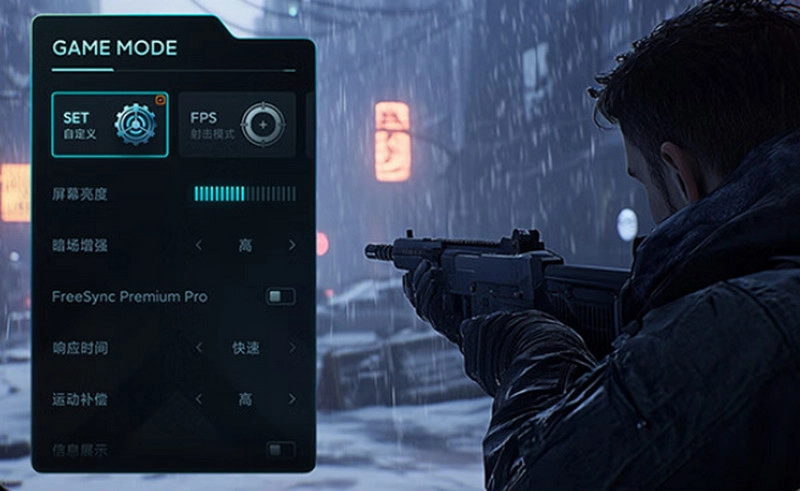Click right arrow for 响应时间
Image resolution: width=800 pixels, height=491 pixels.
(292, 348)
